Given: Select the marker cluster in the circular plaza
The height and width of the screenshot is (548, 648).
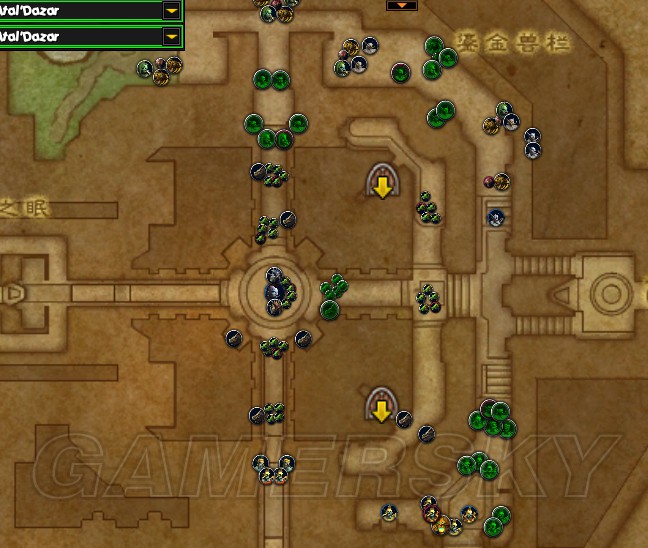Looking at the screenshot, I should [x=277, y=287].
